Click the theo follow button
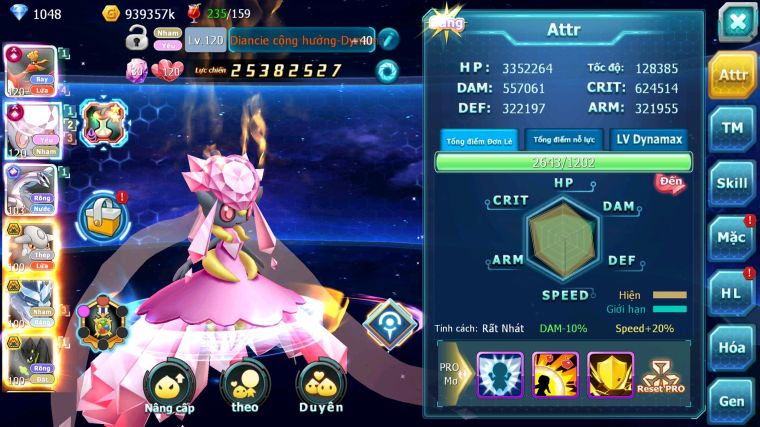The height and width of the screenshot is (427, 760). point(244,389)
